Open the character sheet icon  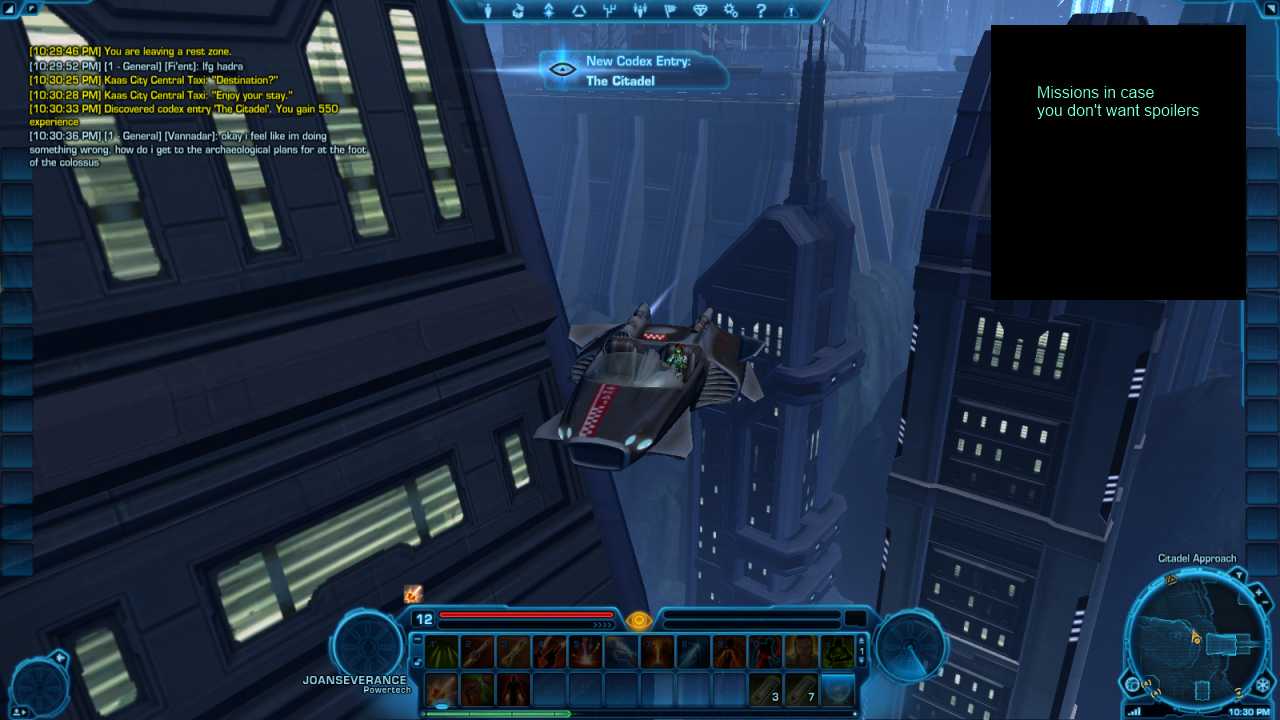488,11
